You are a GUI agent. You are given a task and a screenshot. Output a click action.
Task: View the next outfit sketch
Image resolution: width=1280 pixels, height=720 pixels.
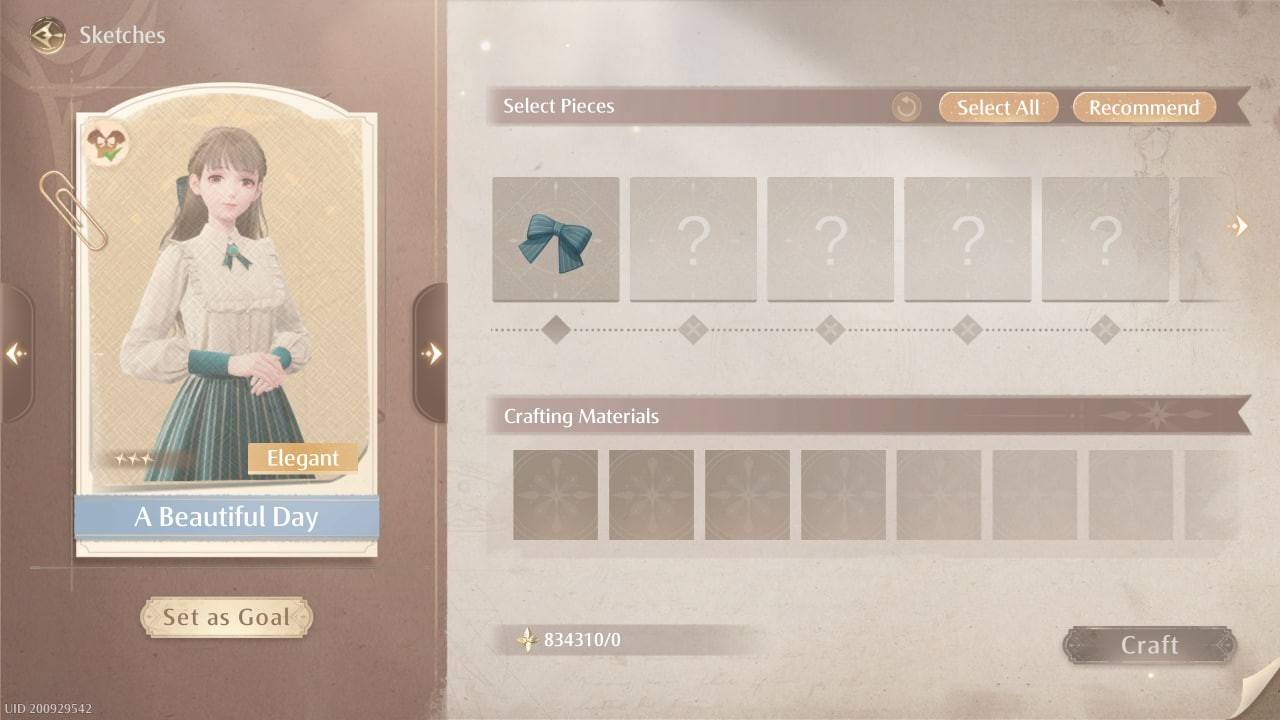(x=431, y=353)
